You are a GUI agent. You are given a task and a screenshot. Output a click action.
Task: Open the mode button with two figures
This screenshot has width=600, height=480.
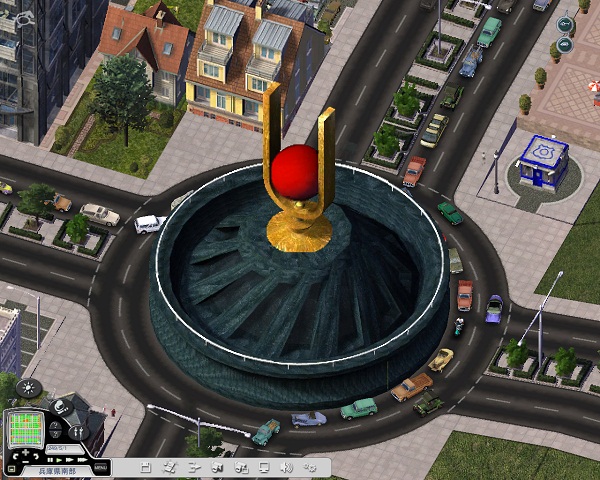[79, 432]
